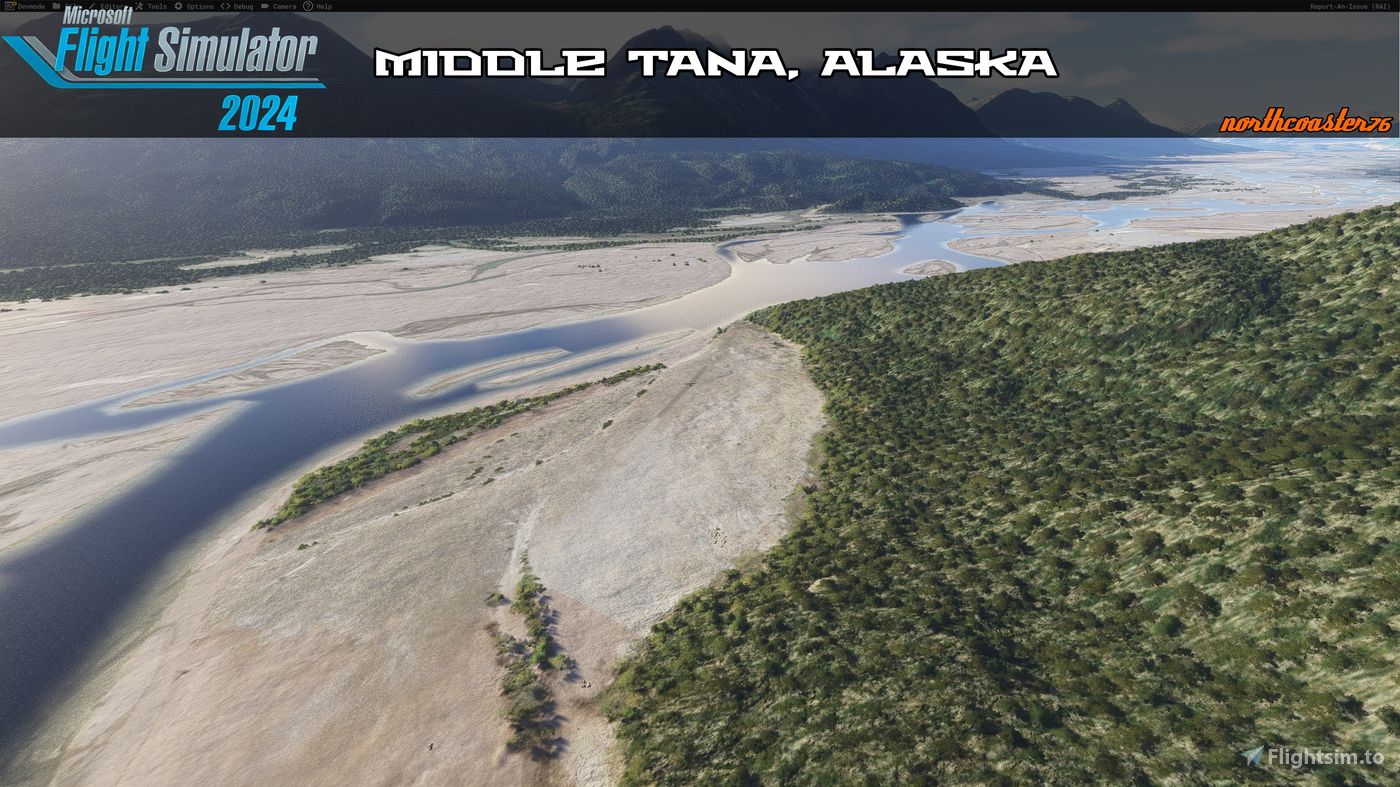The width and height of the screenshot is (1400, 787).
Task: Open the Camera dropdown menu
Action: 283,6
